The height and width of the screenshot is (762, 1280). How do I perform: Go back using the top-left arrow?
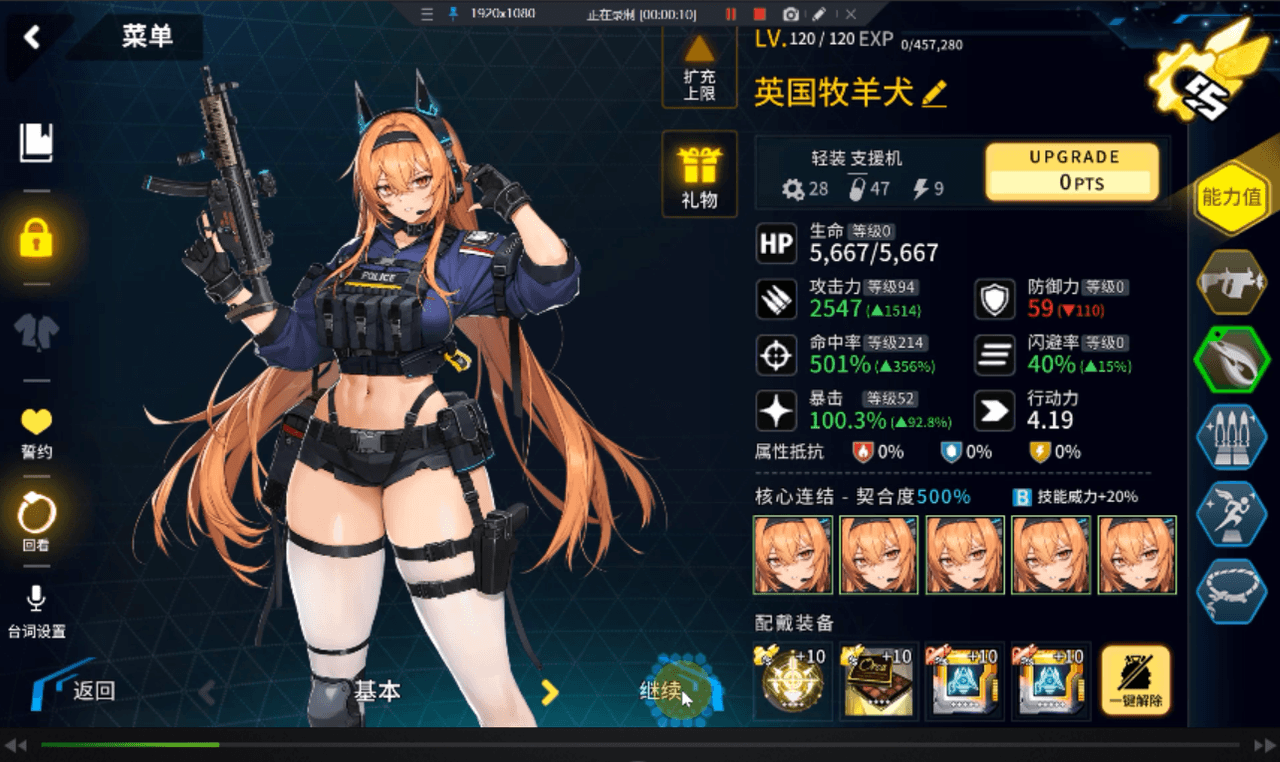click(32, 38)
